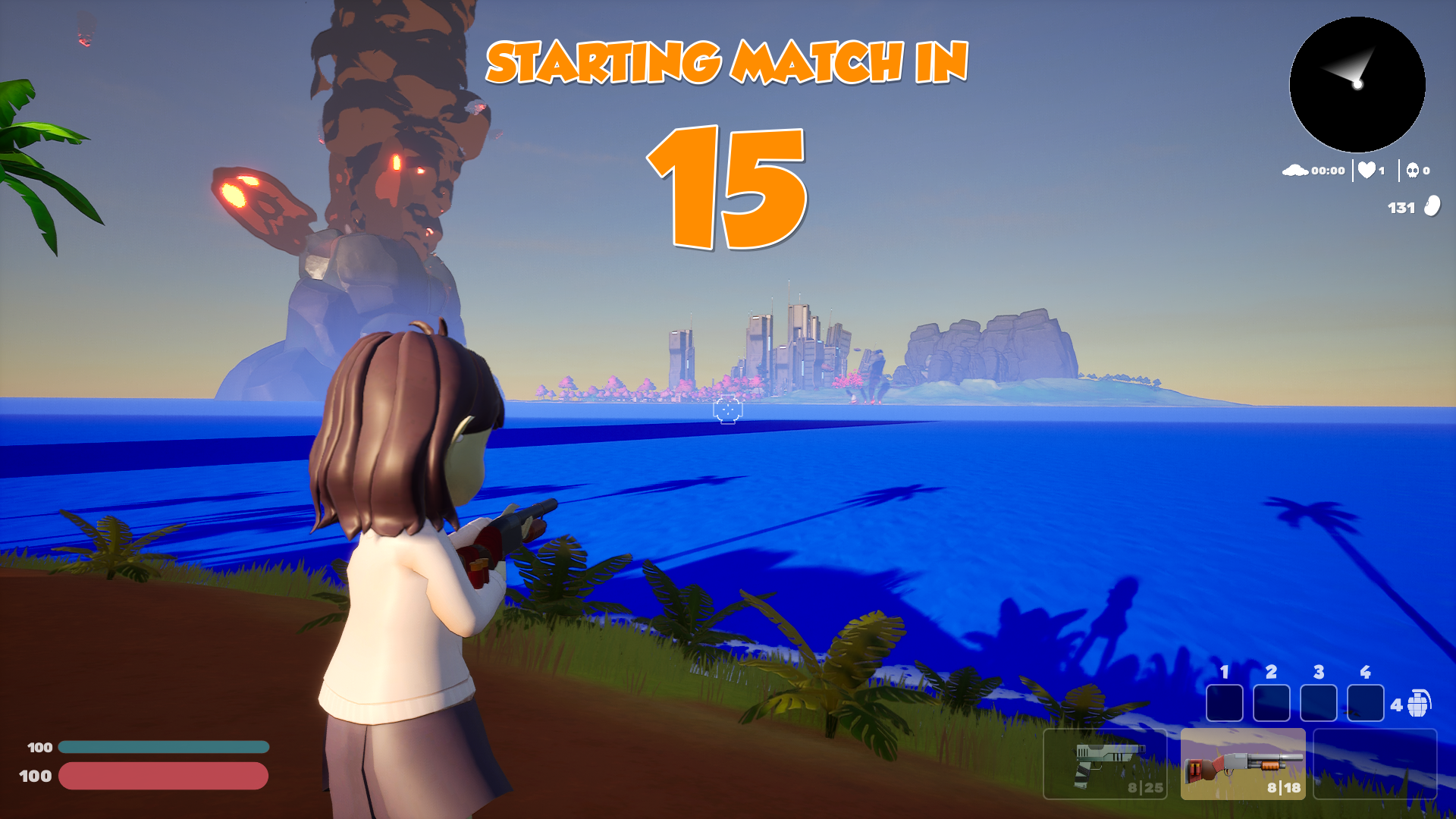The height and width of the screenshot is (819, 1456).
Task: Click quickslot number 1
Action: (x=1224, y=704)
